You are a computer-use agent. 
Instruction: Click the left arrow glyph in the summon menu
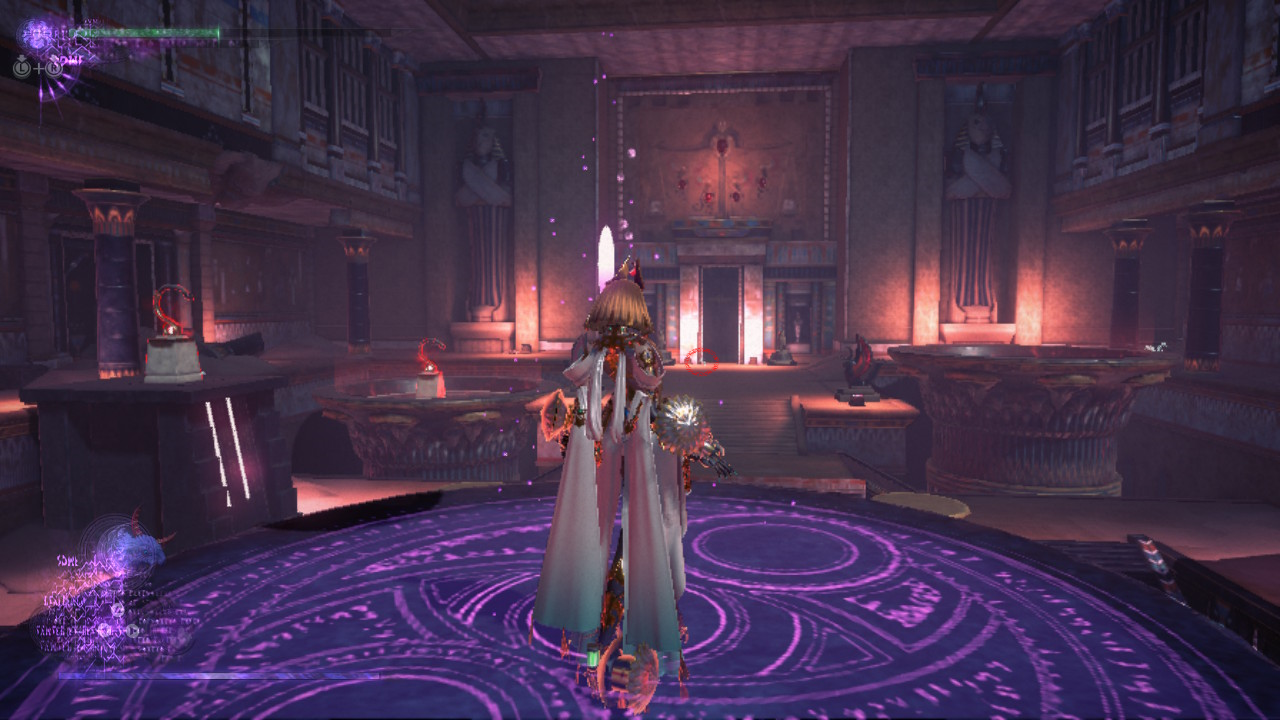point(104,629)
